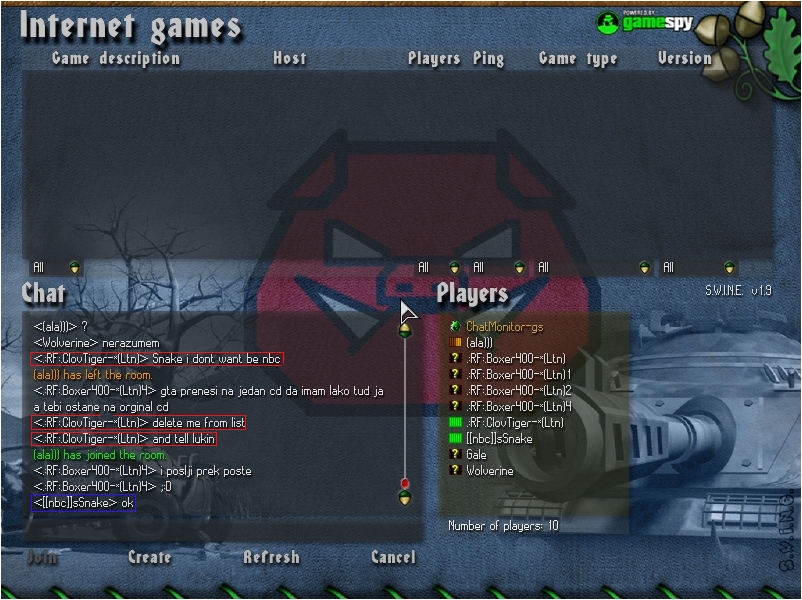Click the Create game button
The height and width of the screenshot is (600, 802).
(x=149, y=557)
